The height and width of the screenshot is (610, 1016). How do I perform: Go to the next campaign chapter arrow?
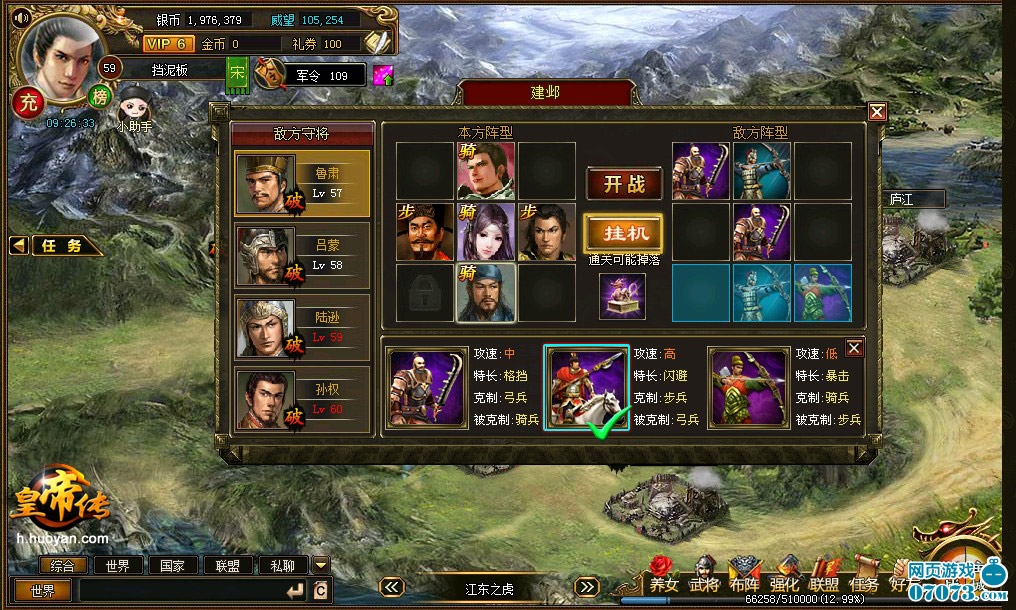pos(587,588)
